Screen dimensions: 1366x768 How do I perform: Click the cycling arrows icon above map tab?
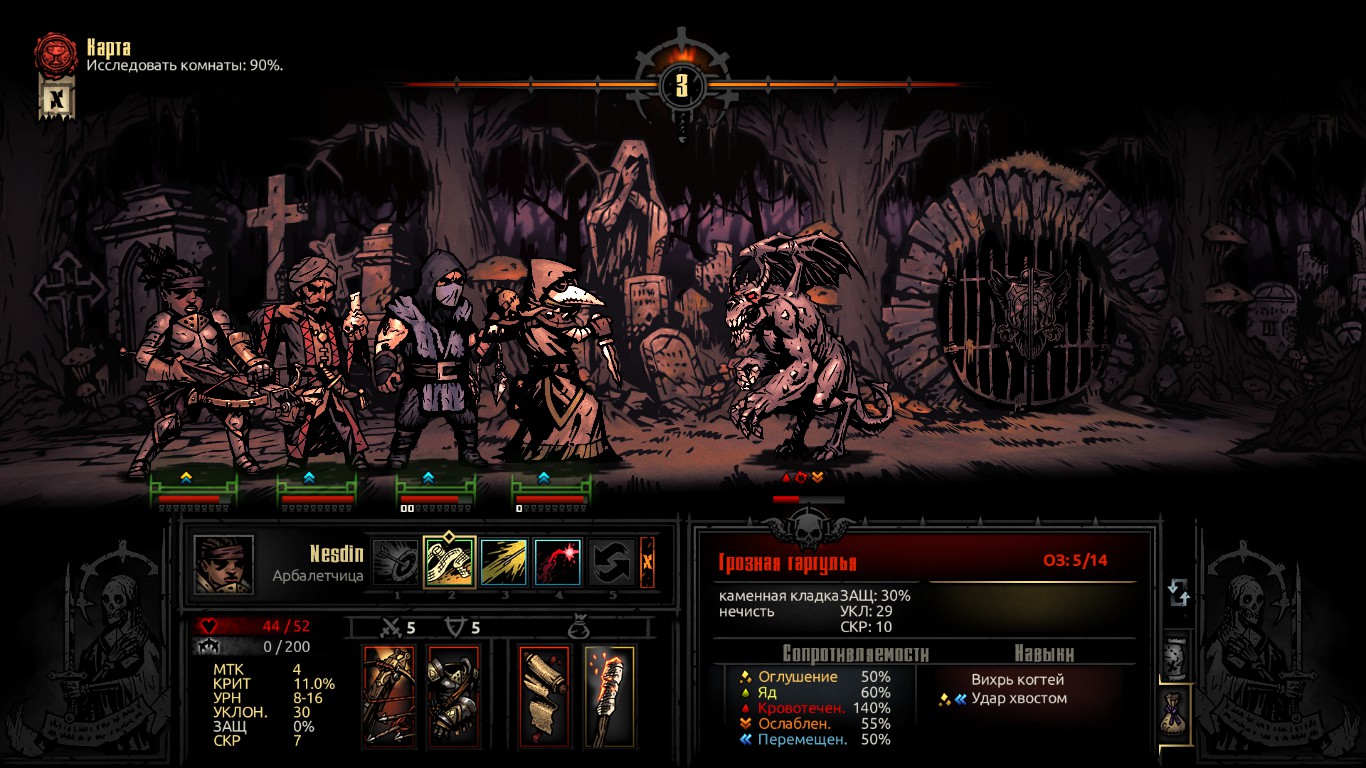(1178, 593)
